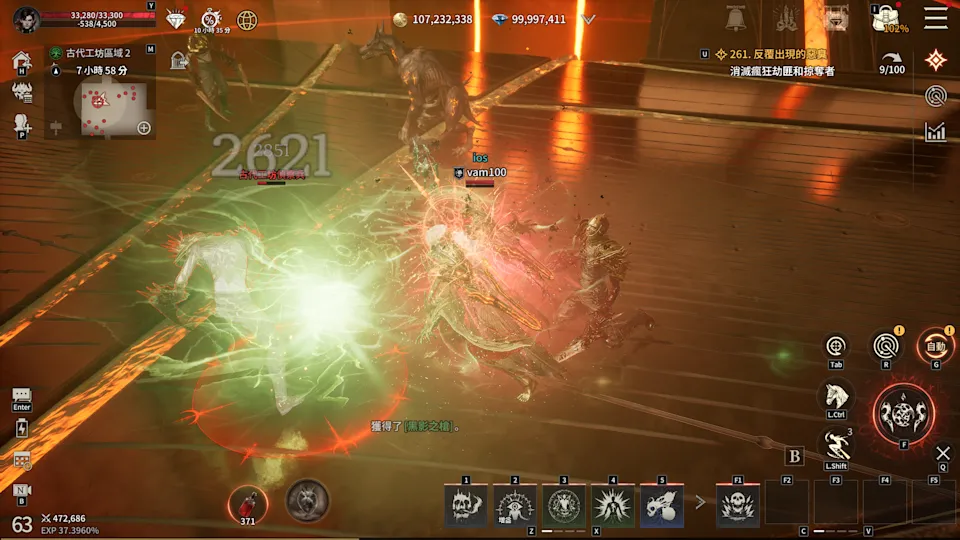Trigger the large red main attack button
The height and width of the screenshot is (540, 960).
click(904, 414)
